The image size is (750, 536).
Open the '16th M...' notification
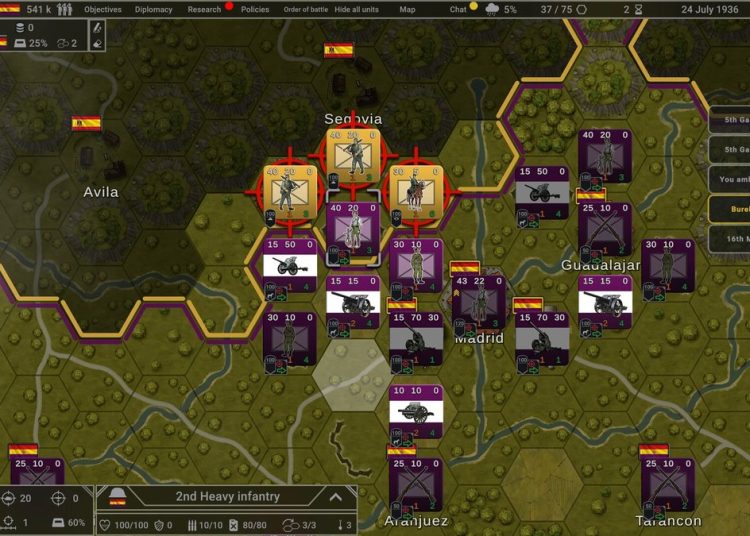pos(729,240)
